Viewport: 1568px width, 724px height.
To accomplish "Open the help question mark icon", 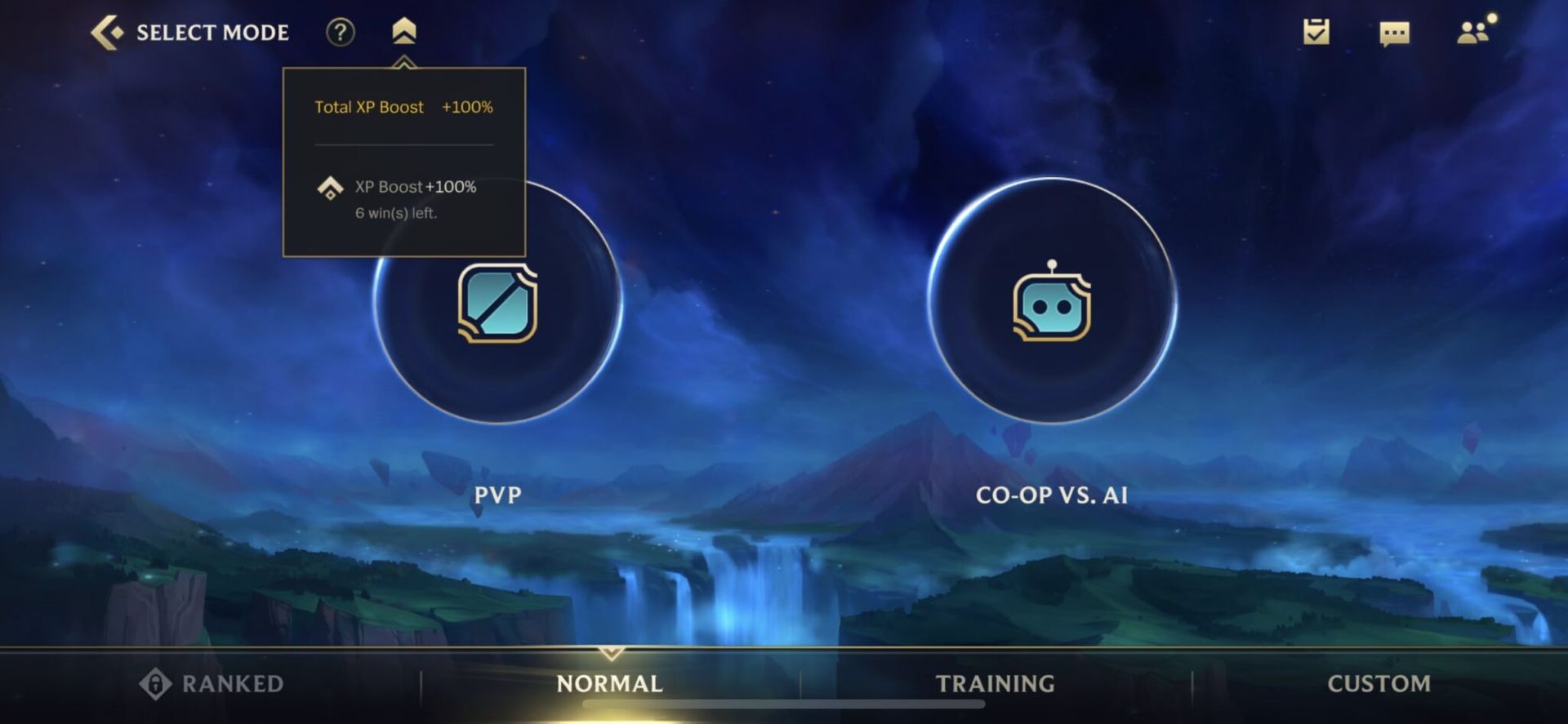I will (341, 33).
